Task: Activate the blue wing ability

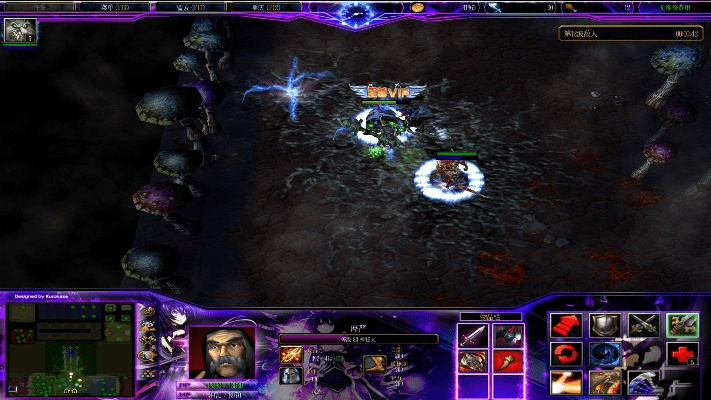Action: [x=643, y=382]
